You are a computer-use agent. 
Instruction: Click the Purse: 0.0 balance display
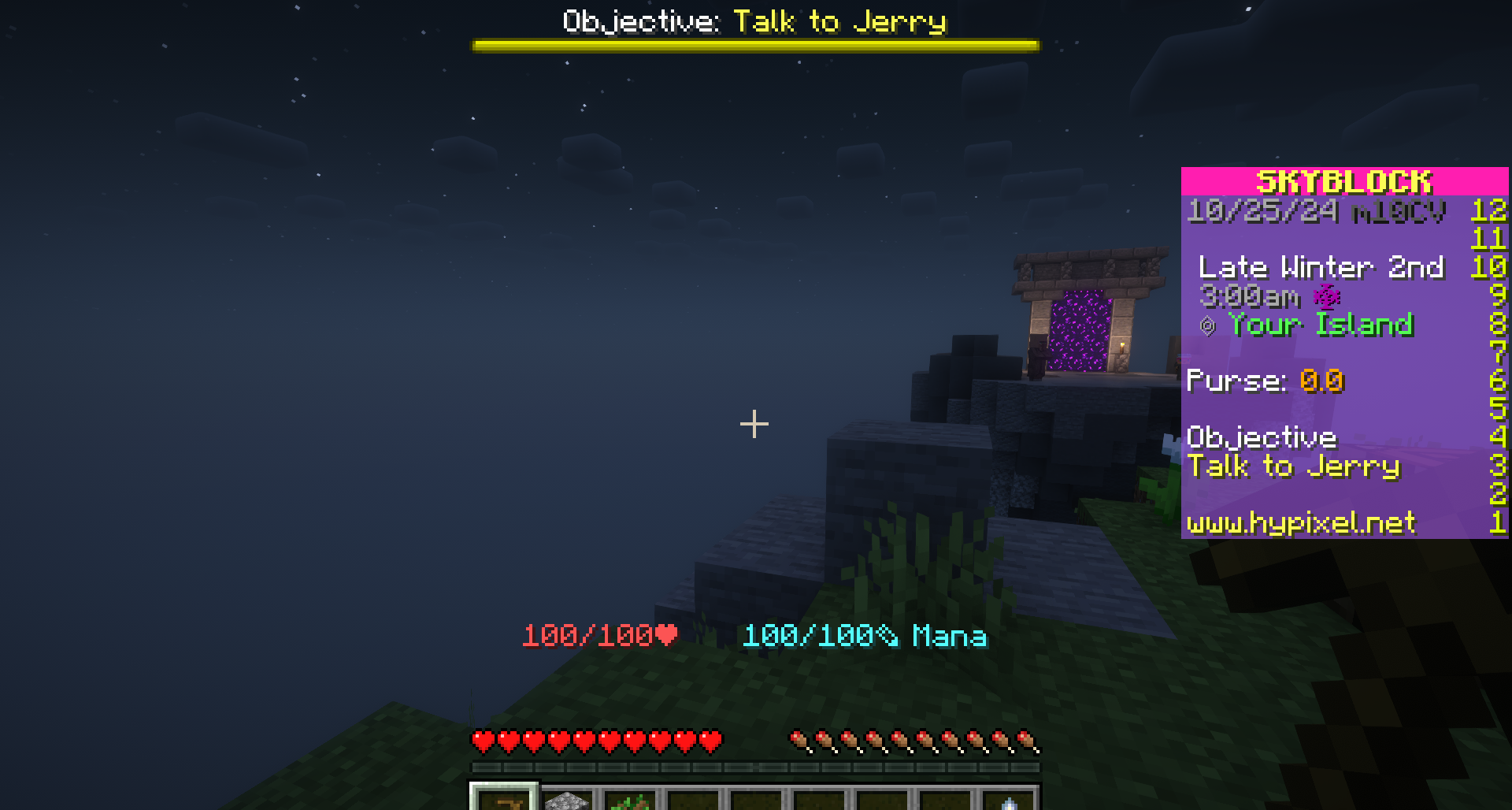point(1264,381)
